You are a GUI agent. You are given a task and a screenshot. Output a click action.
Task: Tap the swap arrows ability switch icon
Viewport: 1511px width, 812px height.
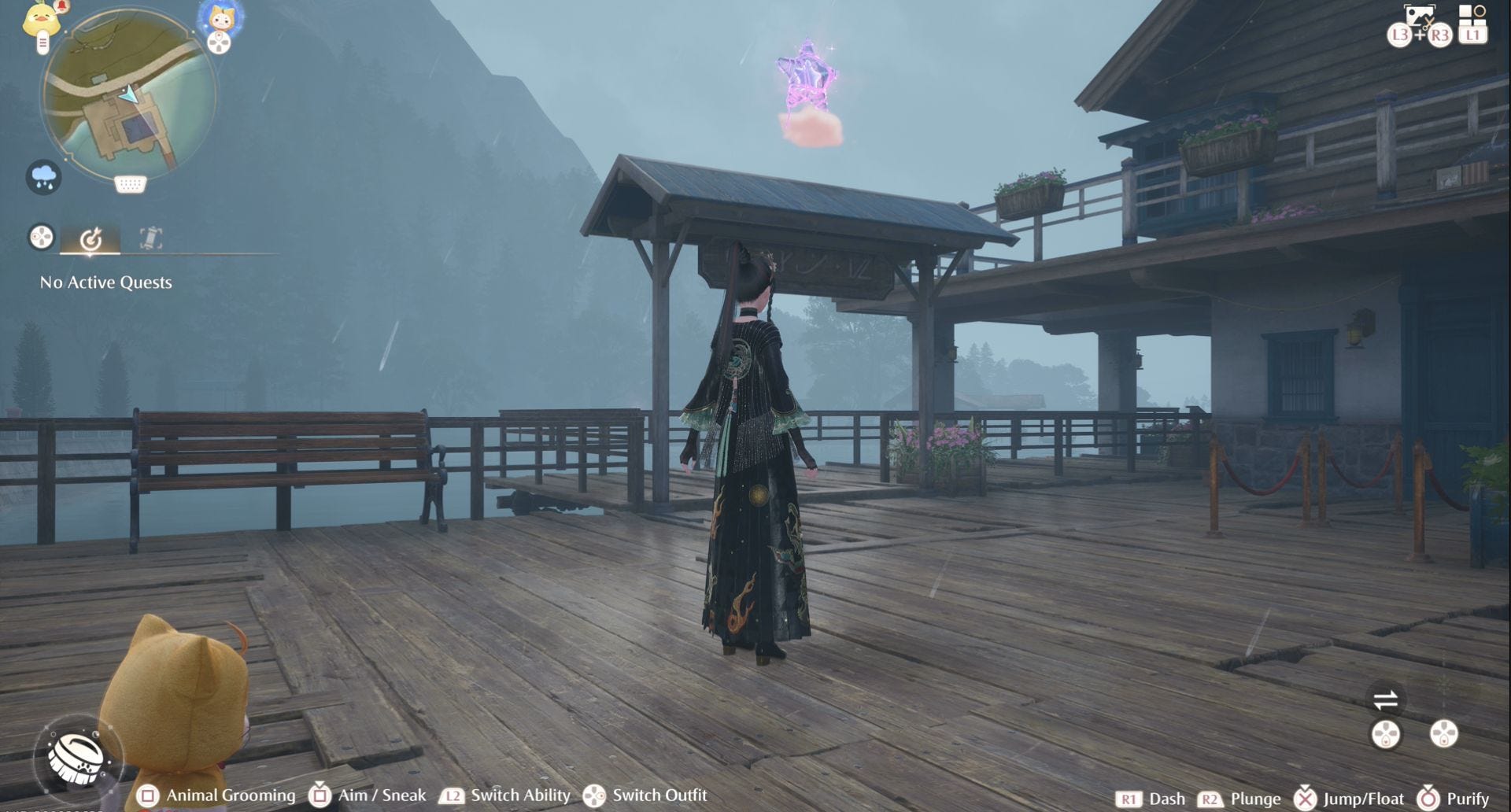pos(1385,699)
